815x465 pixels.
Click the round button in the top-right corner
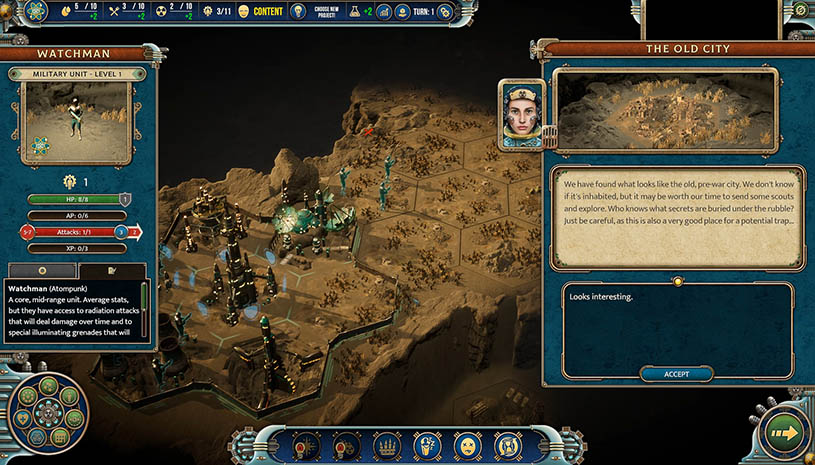(800, 10)
